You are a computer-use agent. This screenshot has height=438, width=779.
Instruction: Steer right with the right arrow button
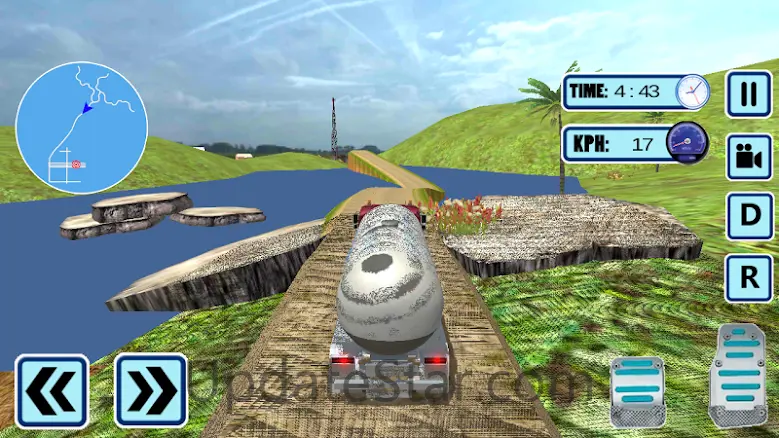click(150, 391)
